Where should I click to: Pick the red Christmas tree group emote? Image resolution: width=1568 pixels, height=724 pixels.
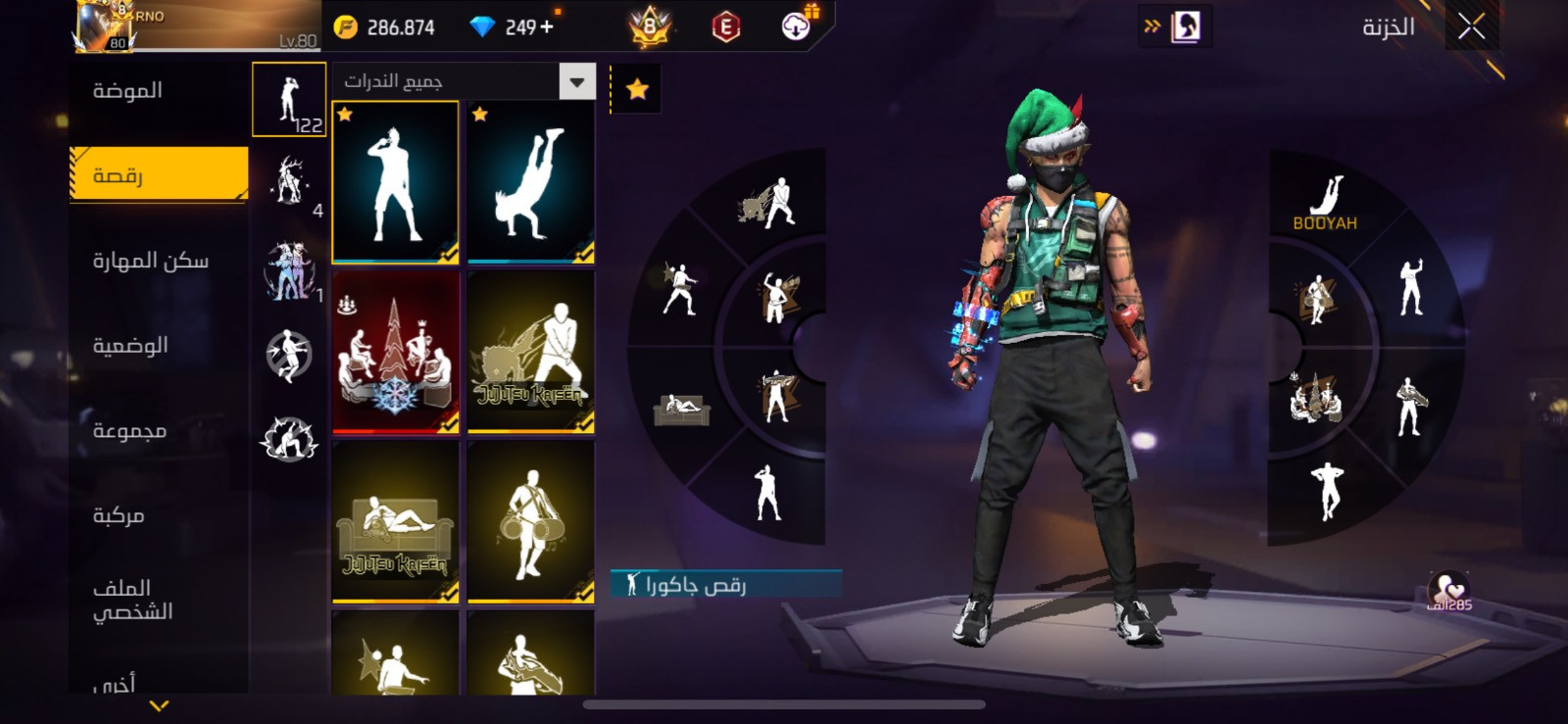click(395, 352)
